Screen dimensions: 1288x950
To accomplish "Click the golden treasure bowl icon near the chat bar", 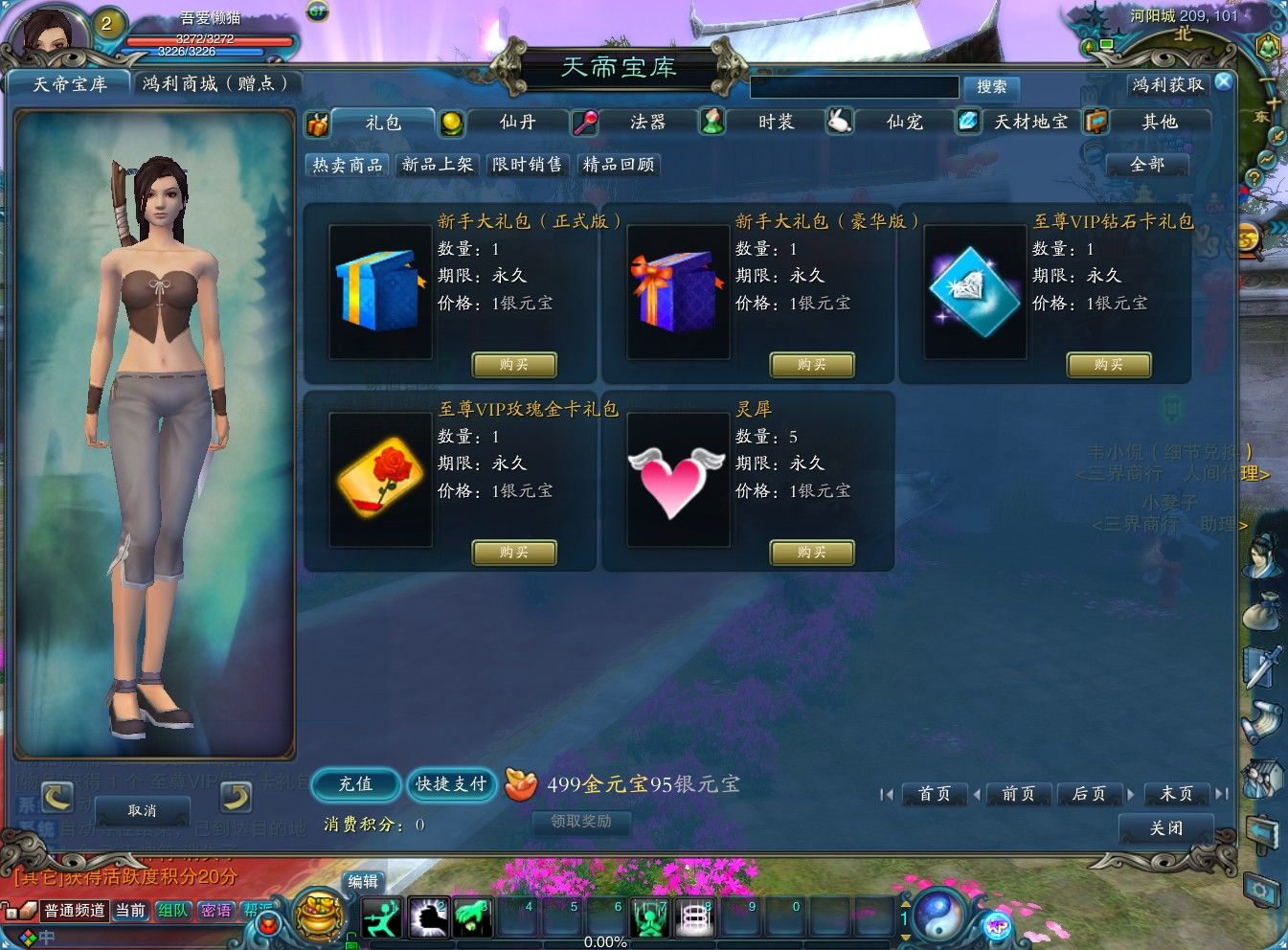I will click(x=319, y=915).
